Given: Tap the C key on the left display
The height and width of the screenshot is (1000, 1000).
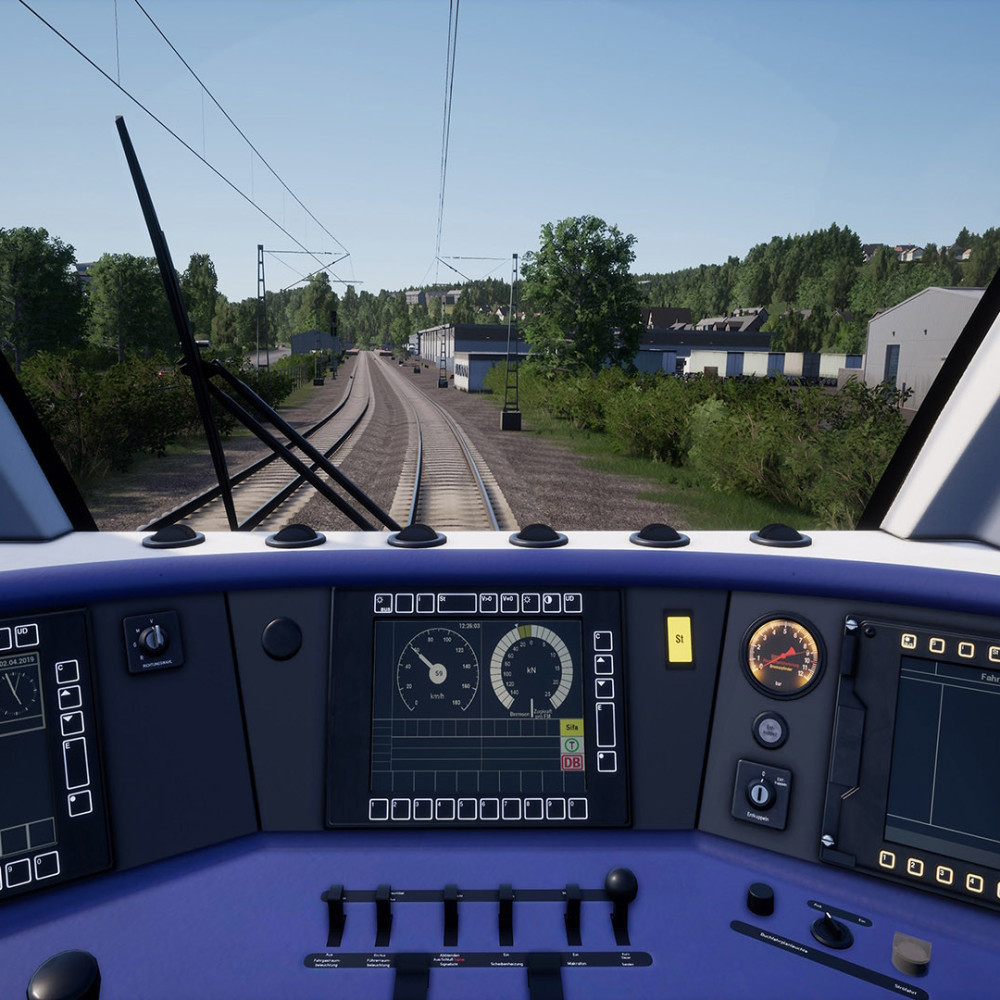Looking at the screenshot, I should point(67,671).
